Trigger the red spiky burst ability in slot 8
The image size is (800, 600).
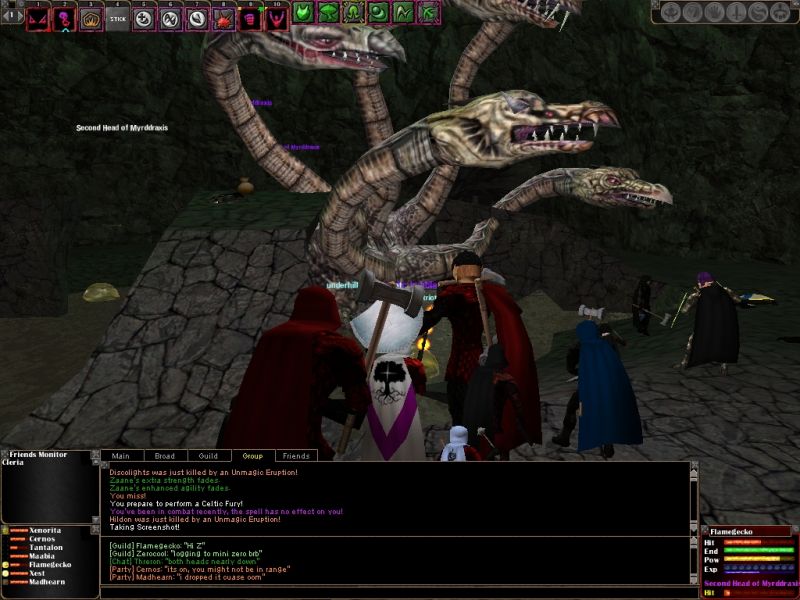coord(223,19)
